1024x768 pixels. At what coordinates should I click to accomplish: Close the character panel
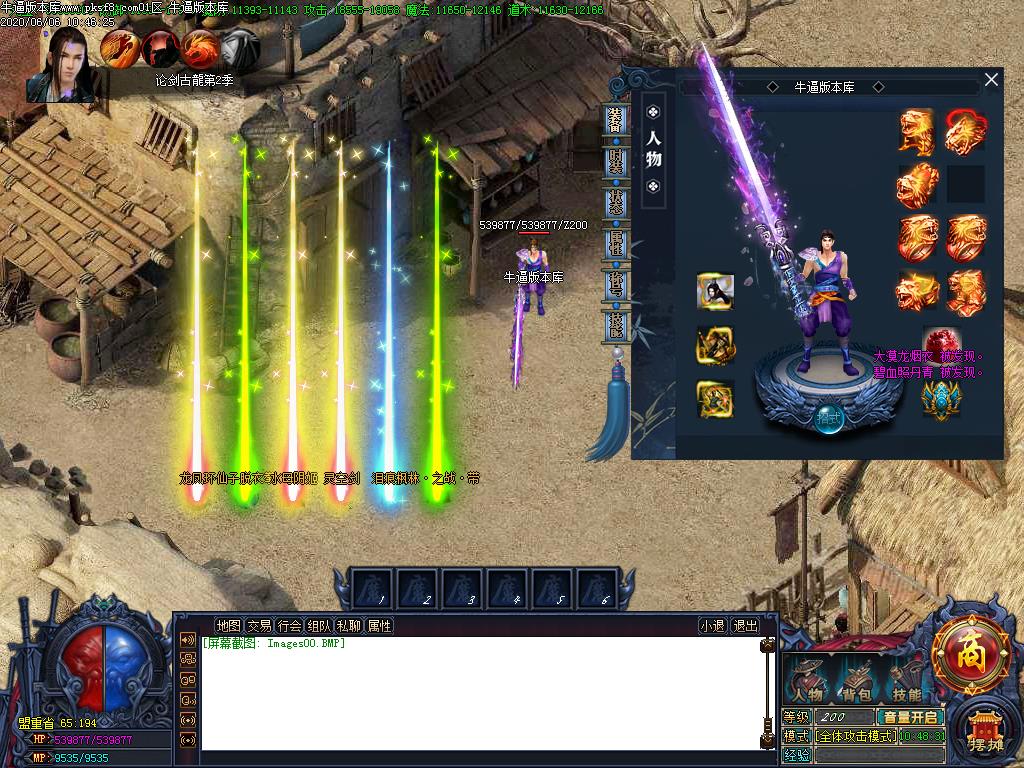pos(991,80)
